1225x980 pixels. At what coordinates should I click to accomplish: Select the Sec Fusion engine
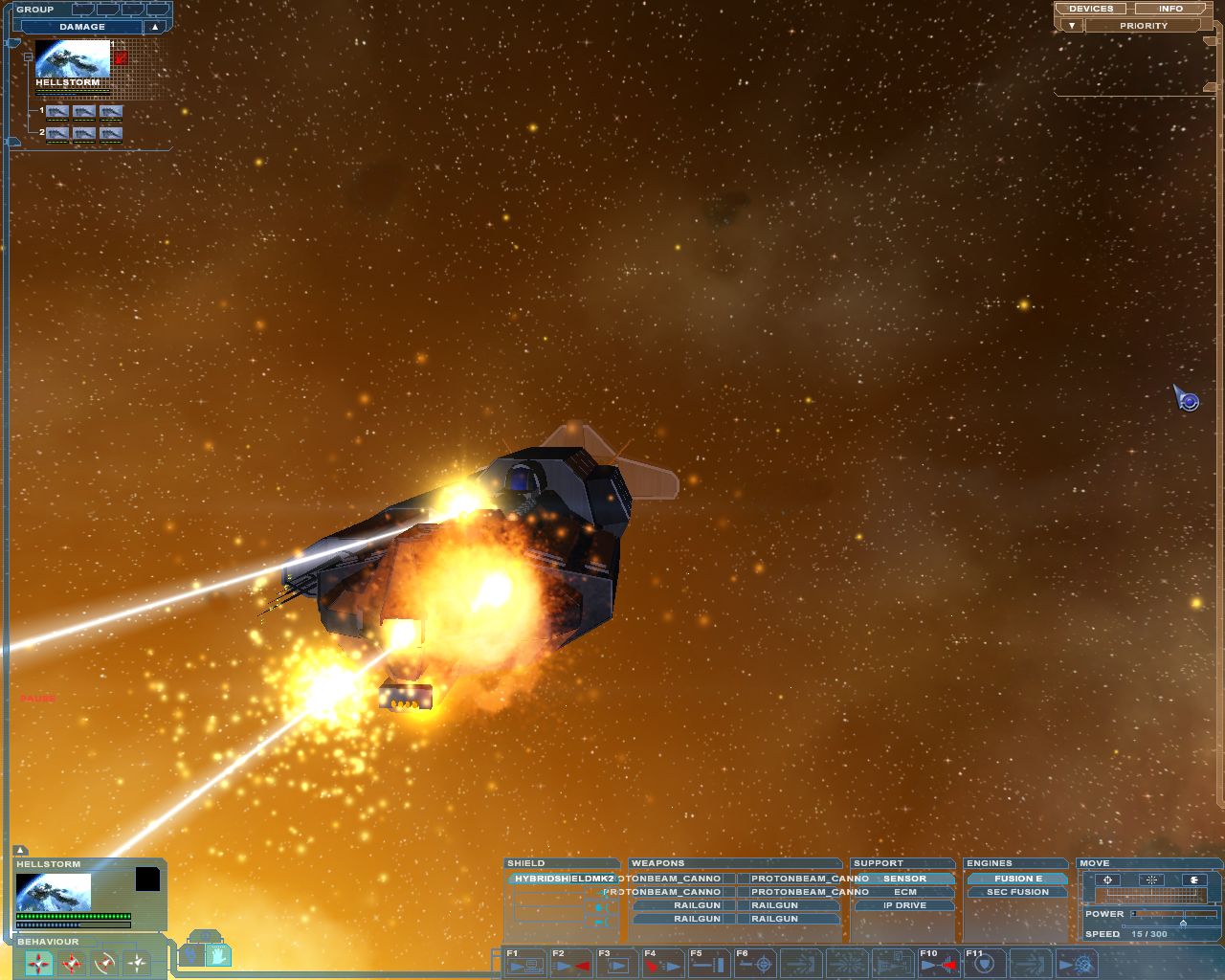coord(1017,892)
